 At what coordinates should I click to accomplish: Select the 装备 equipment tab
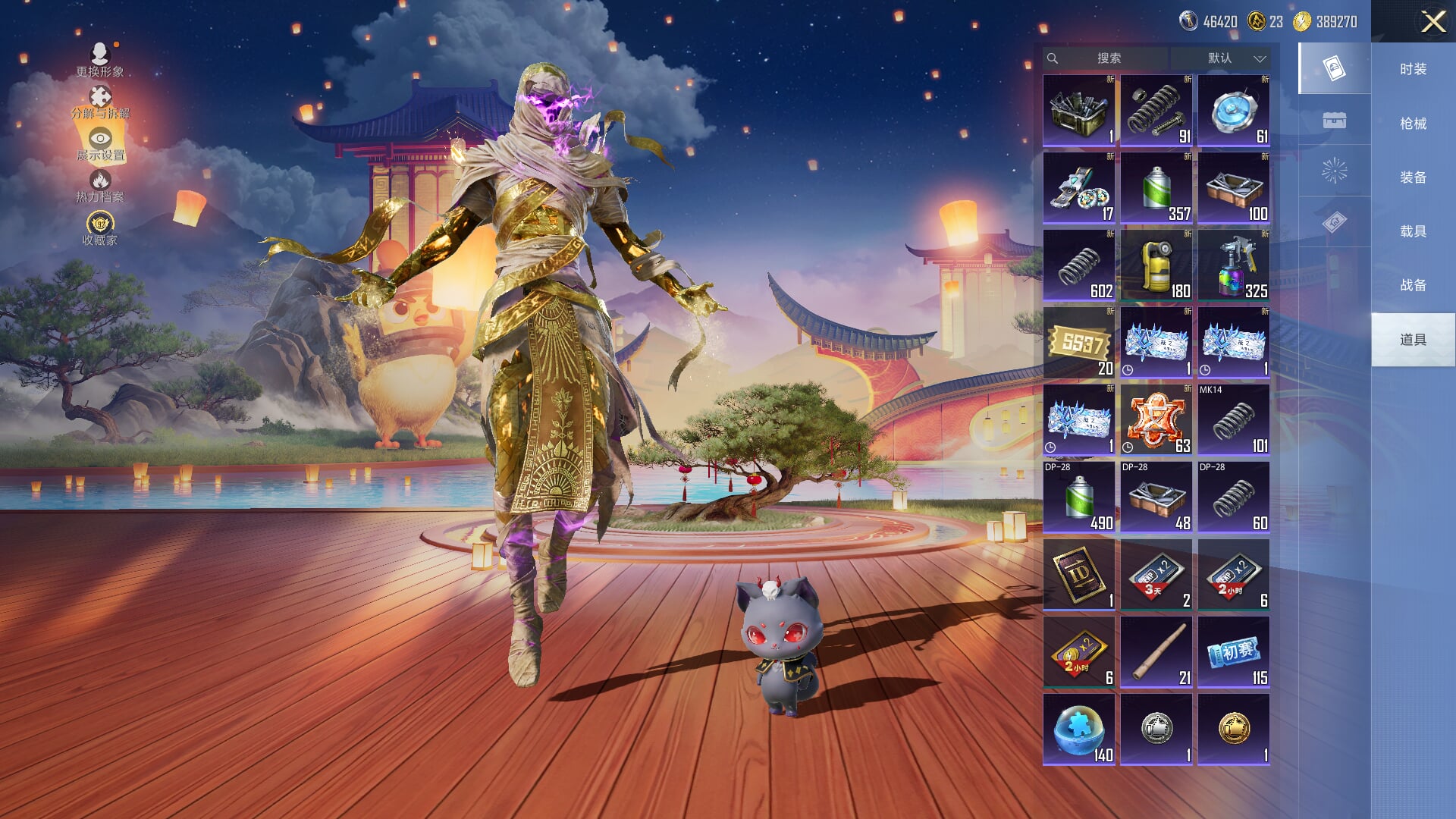pos(1413,177)
